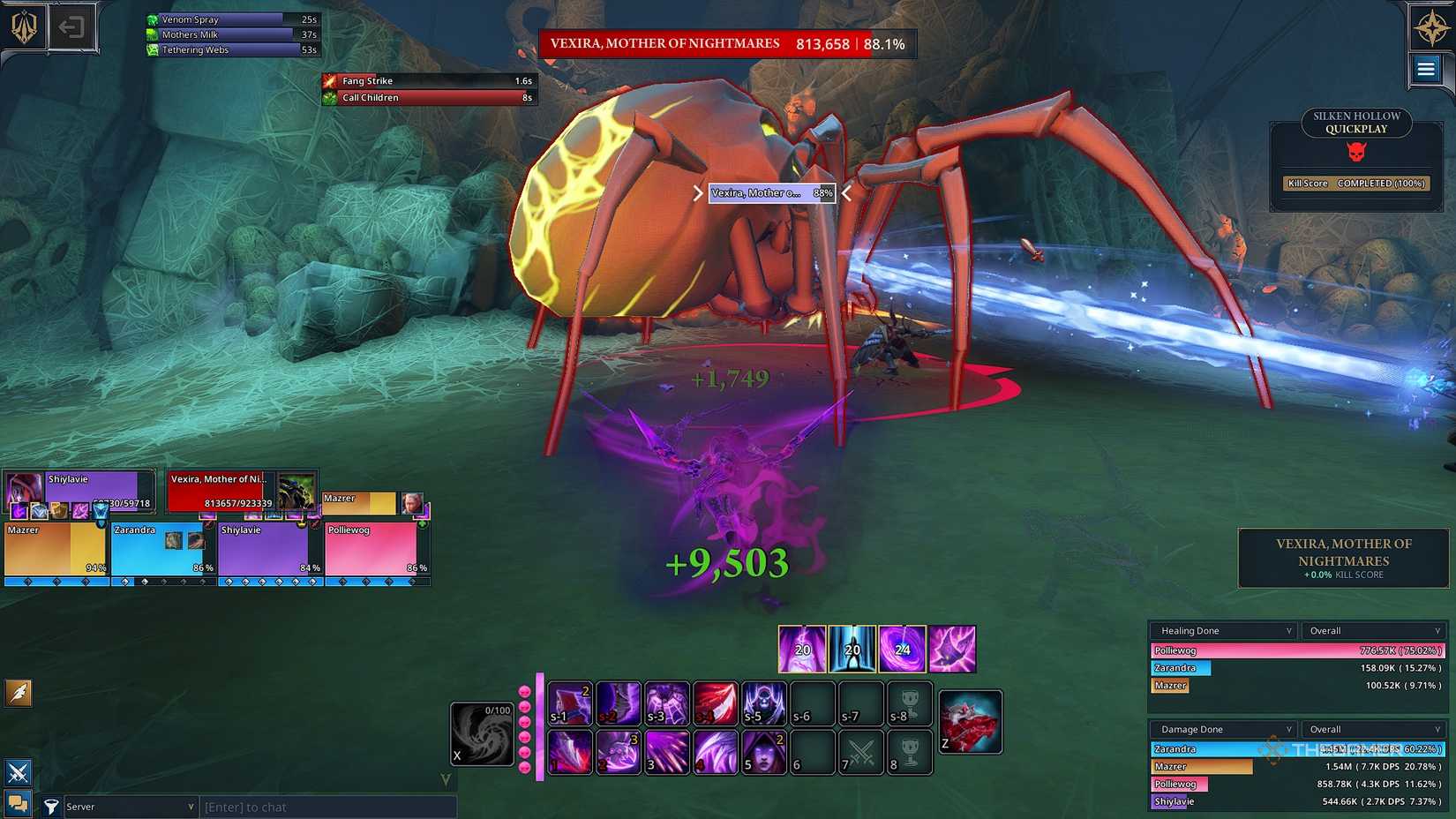Click the skull difficulty icon in Silken Hollow panel
Viewport: 1456px width, 819px height.
point(1356,151)
